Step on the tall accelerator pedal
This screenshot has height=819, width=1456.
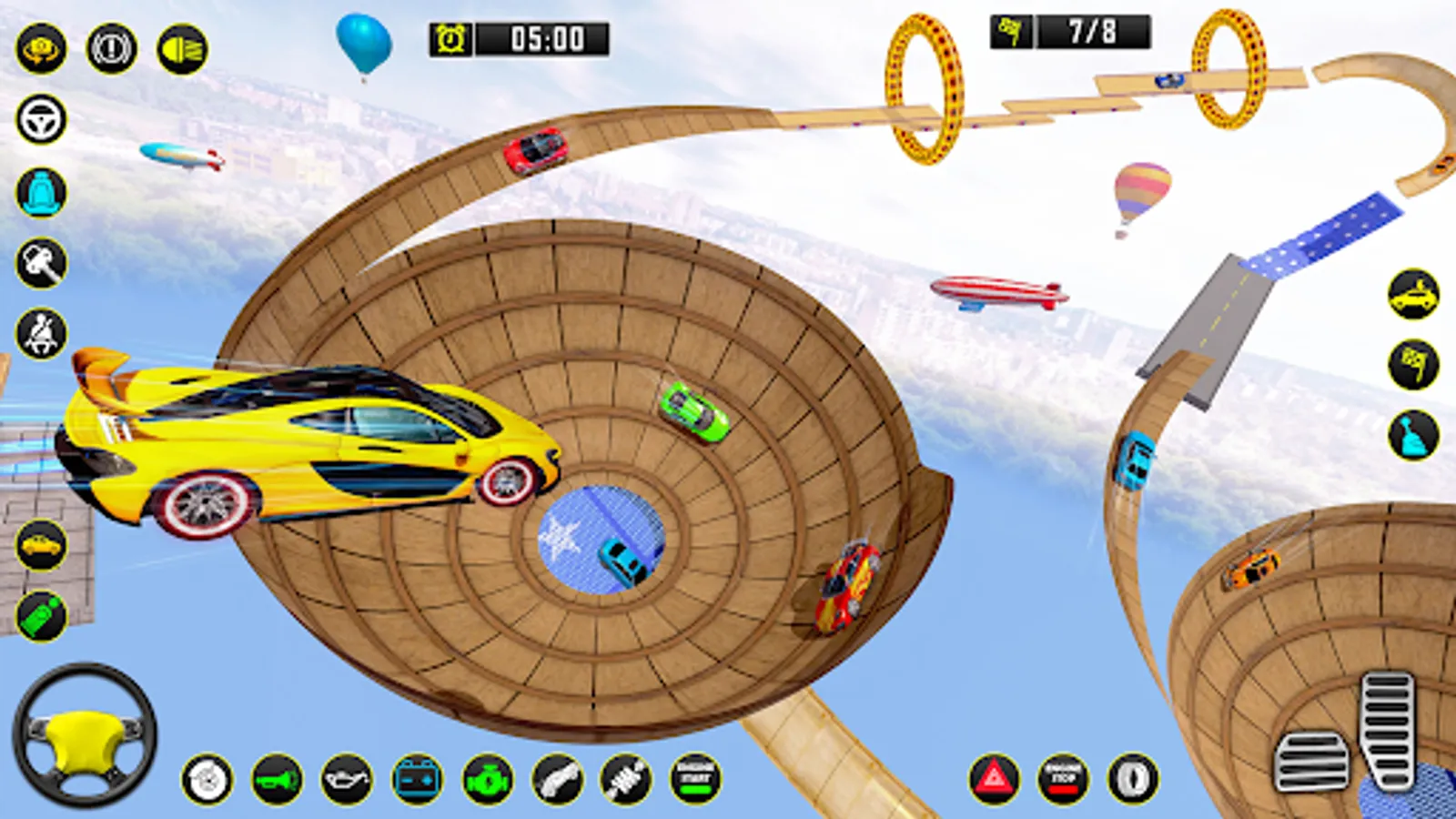pos(1388,728)
